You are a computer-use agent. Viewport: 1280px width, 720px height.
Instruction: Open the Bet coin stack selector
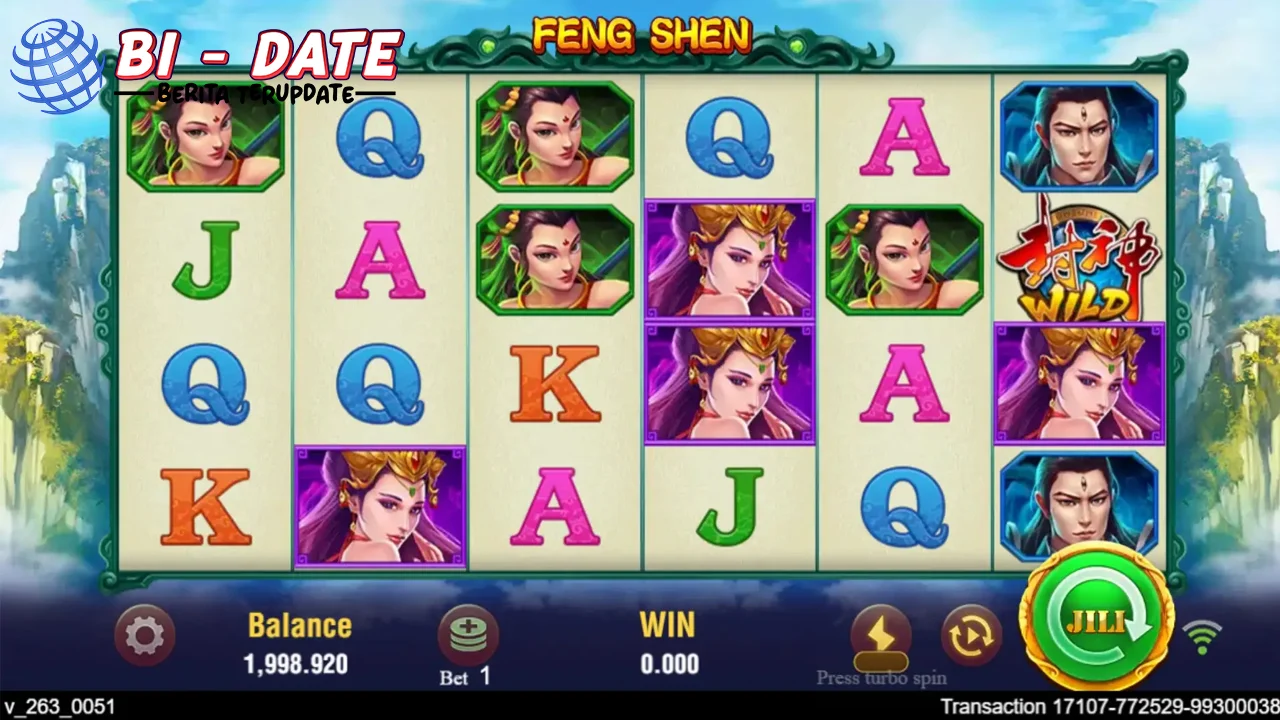(468, 631)
